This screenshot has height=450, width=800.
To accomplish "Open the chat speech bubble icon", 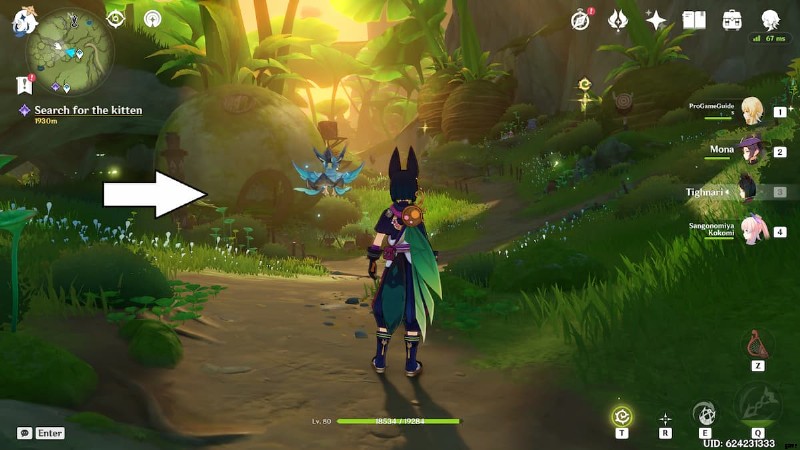I will click(24, 433).
